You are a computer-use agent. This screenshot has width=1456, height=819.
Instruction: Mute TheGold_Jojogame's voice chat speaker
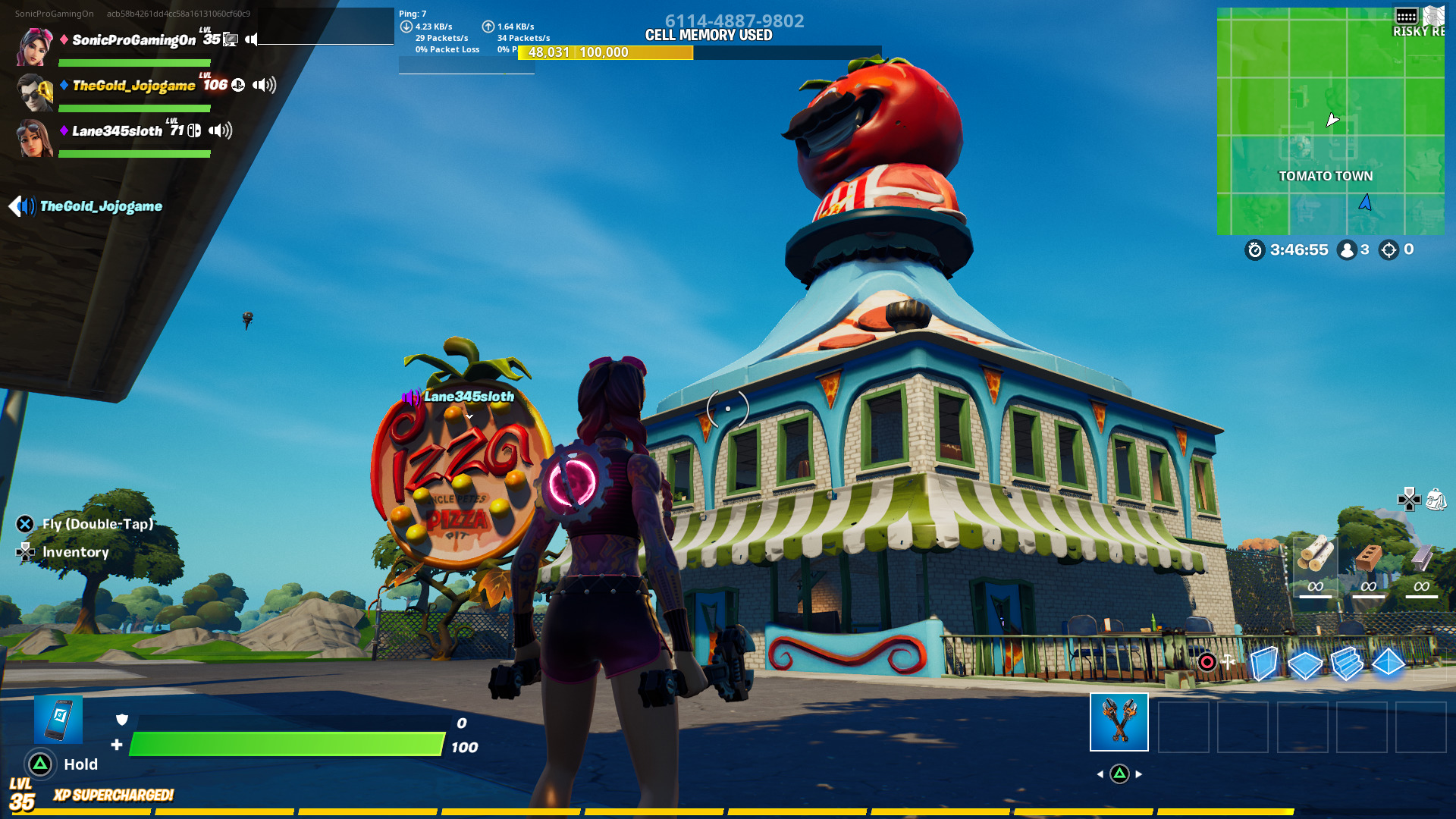[263, 86]
